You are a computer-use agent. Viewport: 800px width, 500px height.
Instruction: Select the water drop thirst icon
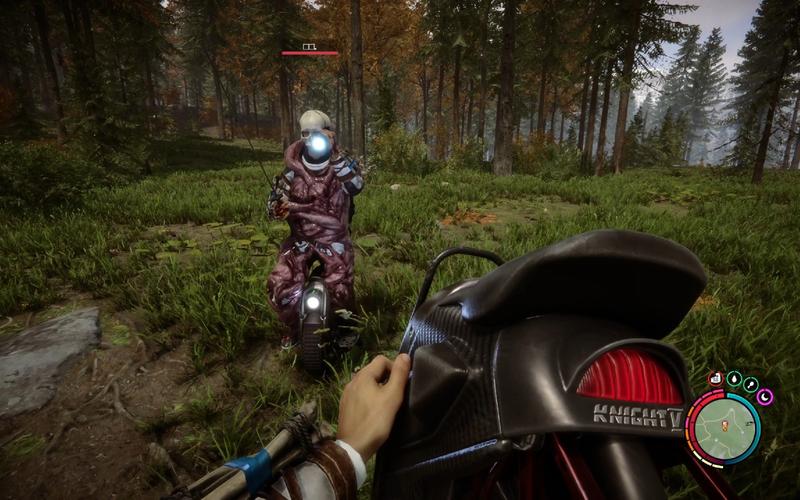tap(733, 379)
